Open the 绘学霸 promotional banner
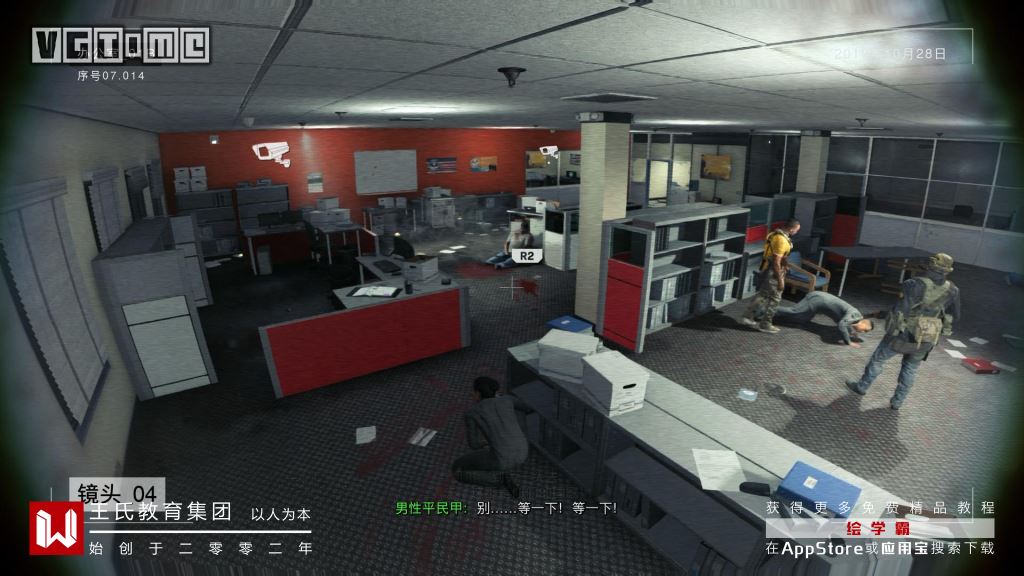 point(880,527)
